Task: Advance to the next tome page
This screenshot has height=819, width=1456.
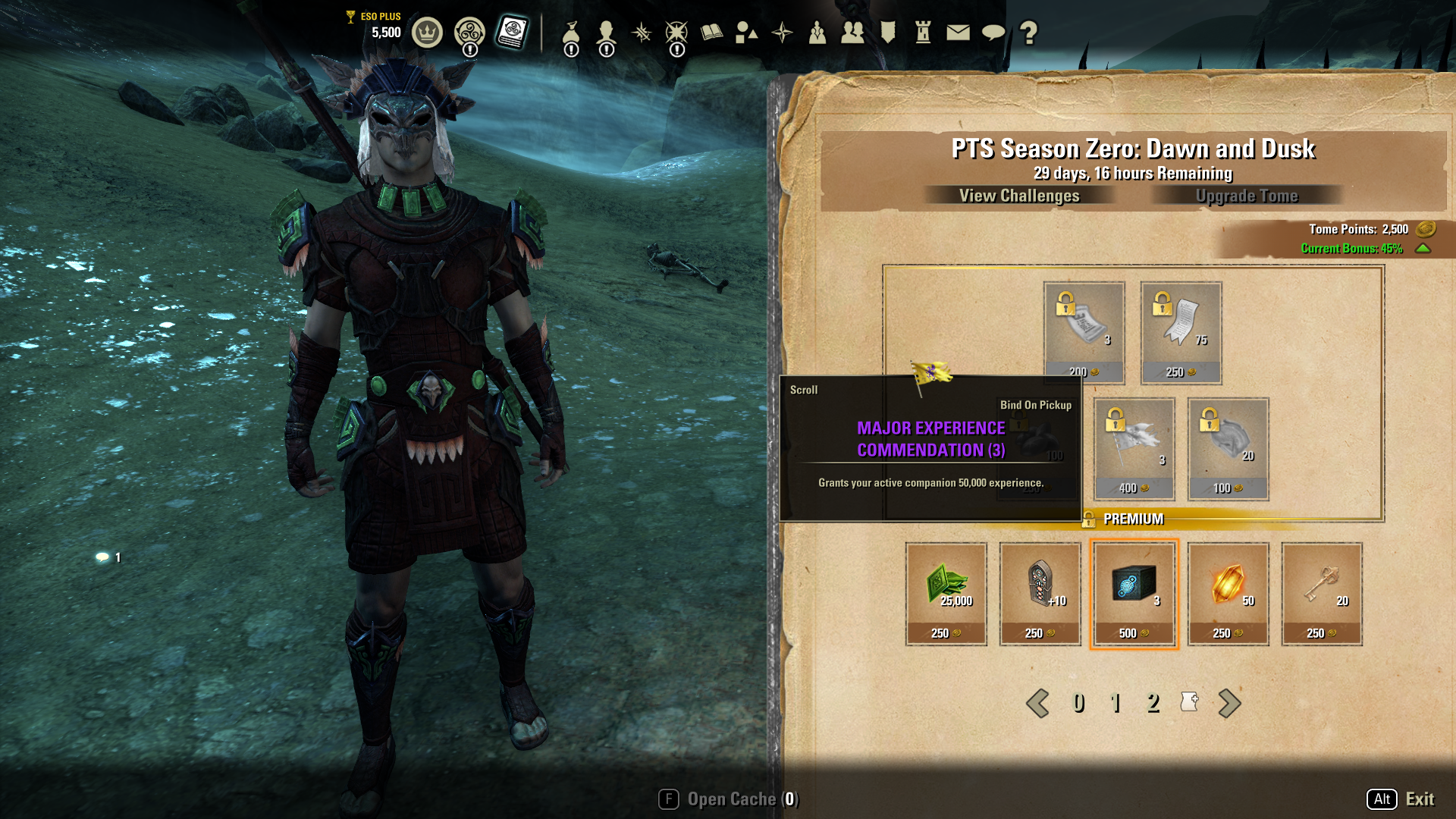Action: (1230, 704)
